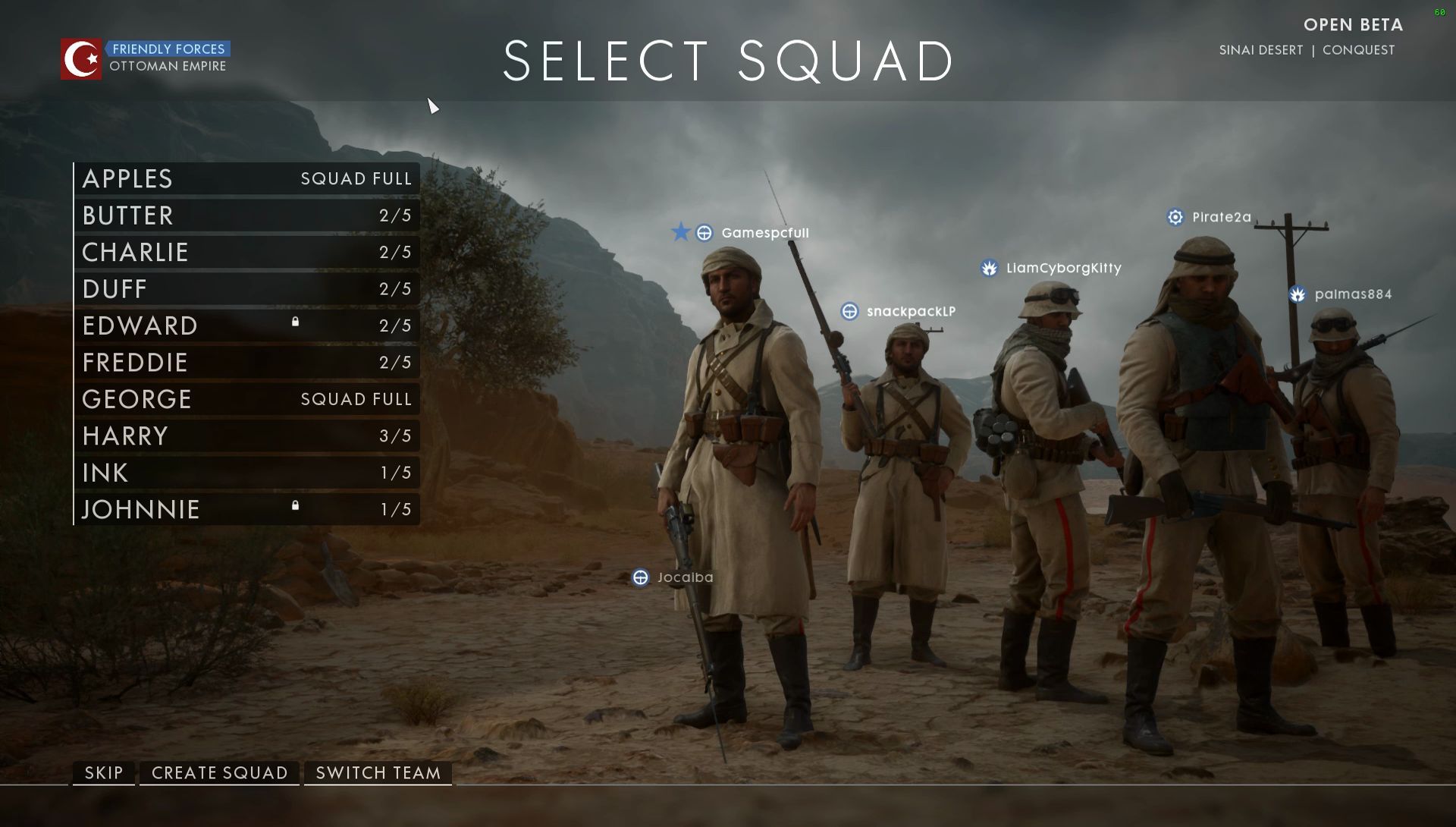Switch to the other team
The height and width of the screenshot is (827, 1456).
[x=378, y=773]
